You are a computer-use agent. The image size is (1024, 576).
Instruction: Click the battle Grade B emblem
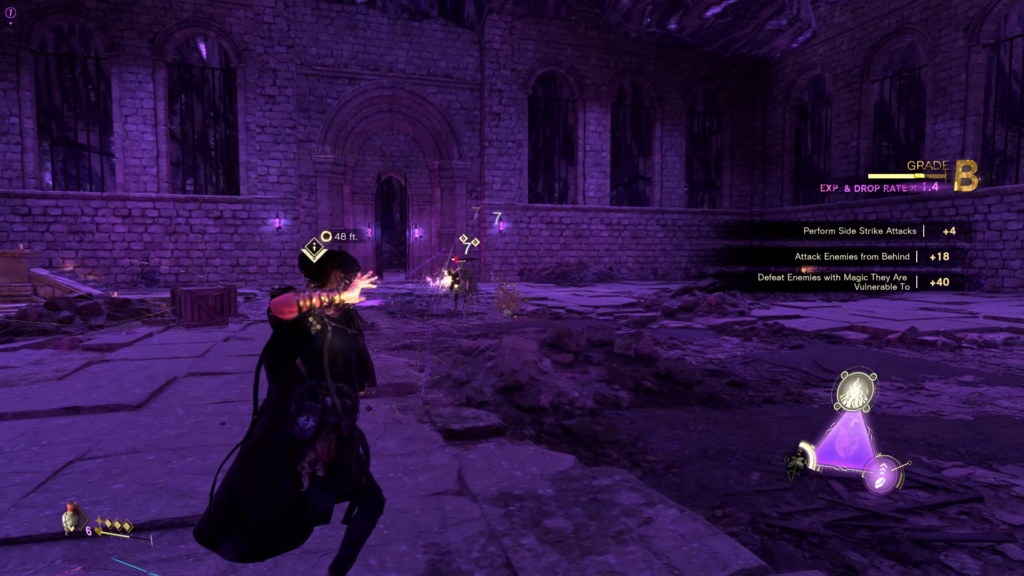click(966, 174)
